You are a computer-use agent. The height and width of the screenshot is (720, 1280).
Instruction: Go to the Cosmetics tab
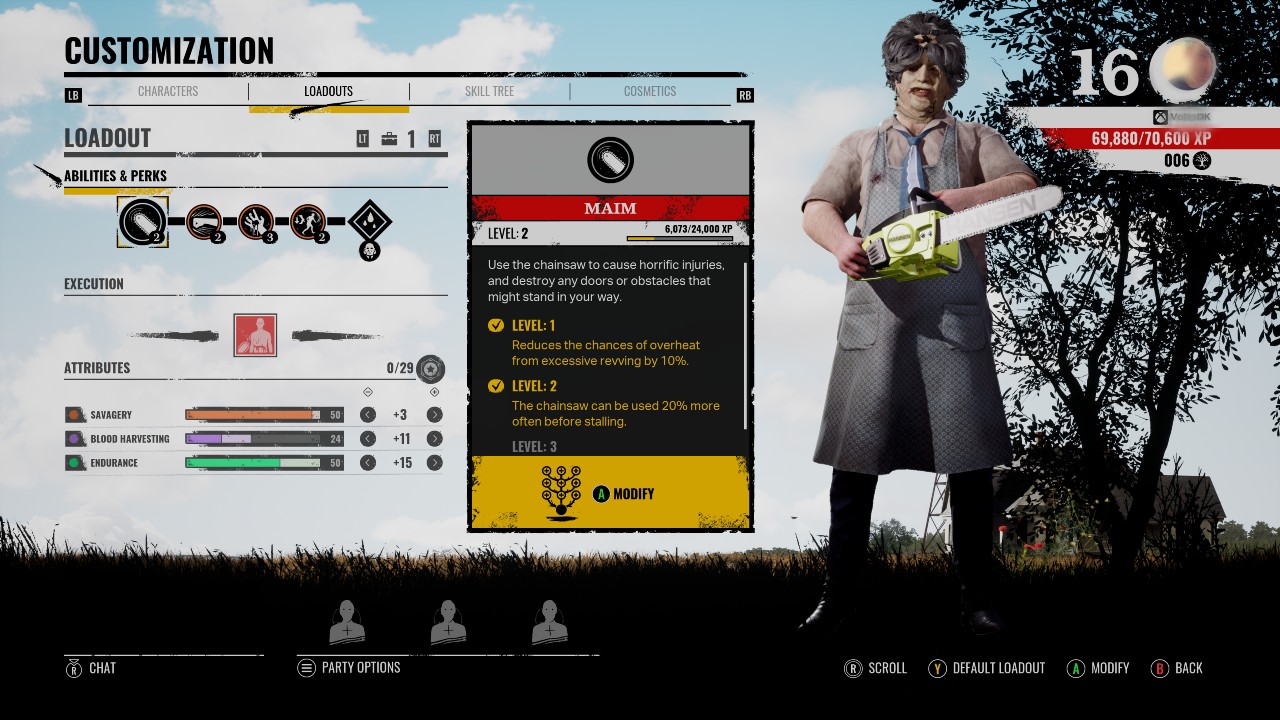[650, 91]
